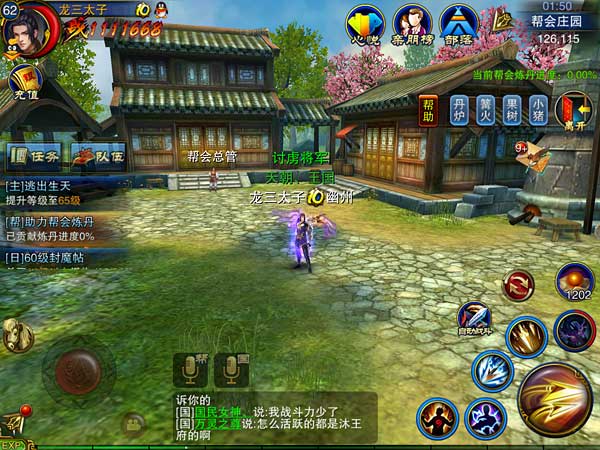
Task: Choose the 果树 fruit tree button
Action: point(512,109)
